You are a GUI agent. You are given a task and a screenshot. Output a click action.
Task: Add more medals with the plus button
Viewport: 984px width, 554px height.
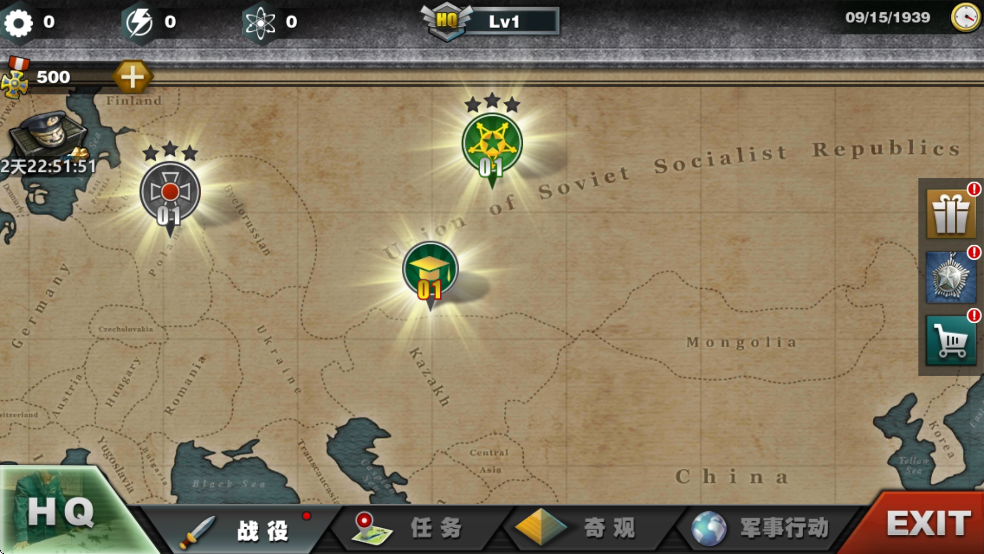tap(132, 76)
